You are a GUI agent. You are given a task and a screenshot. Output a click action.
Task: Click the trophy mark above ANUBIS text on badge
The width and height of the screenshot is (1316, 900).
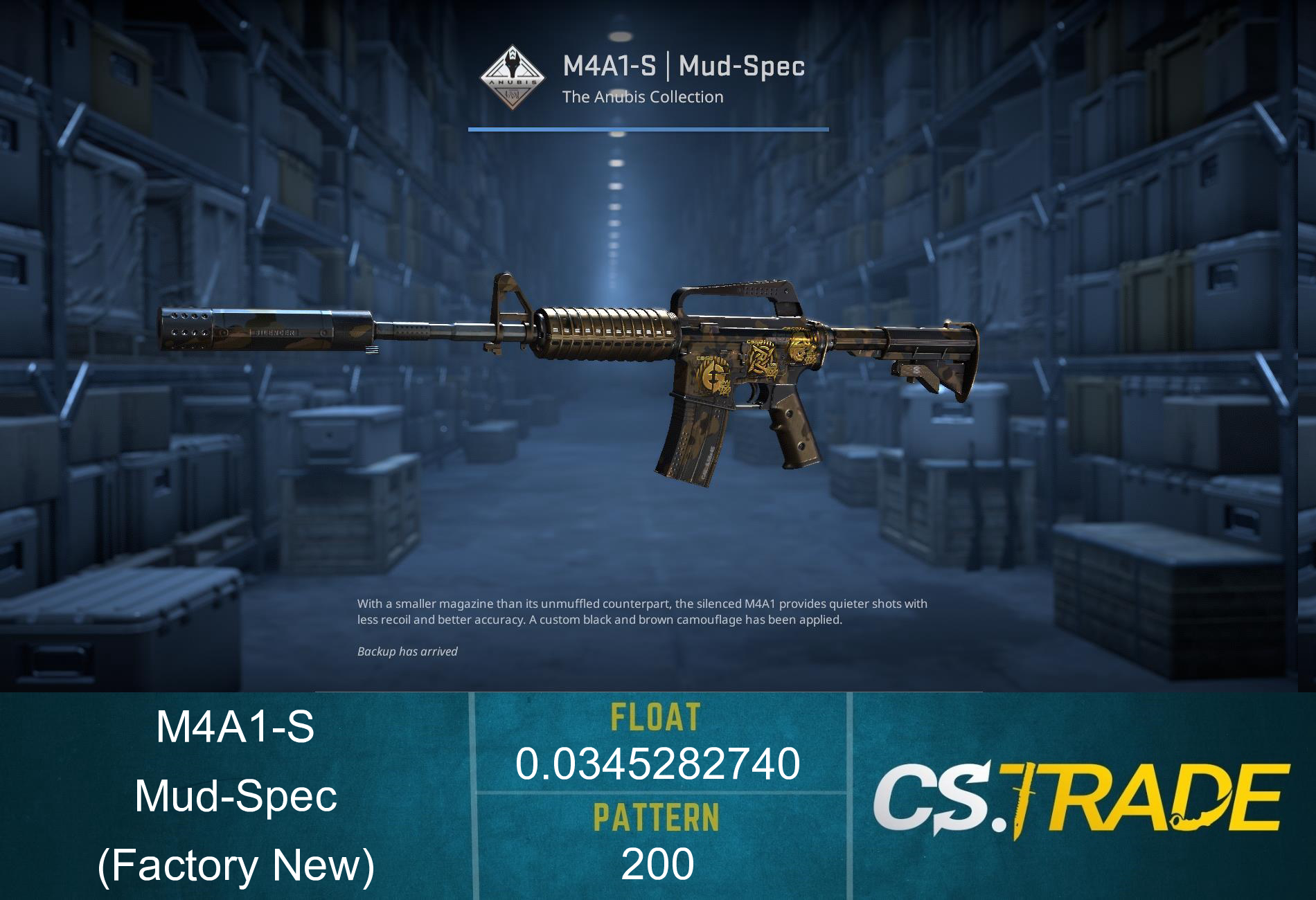tap(513, 53)
